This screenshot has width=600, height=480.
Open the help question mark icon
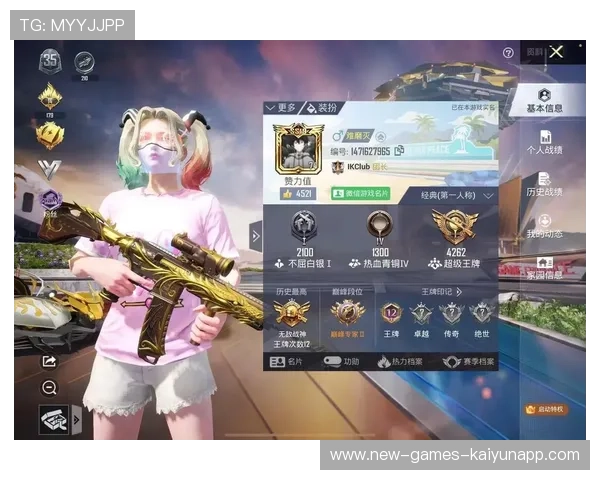pos(508,52)
